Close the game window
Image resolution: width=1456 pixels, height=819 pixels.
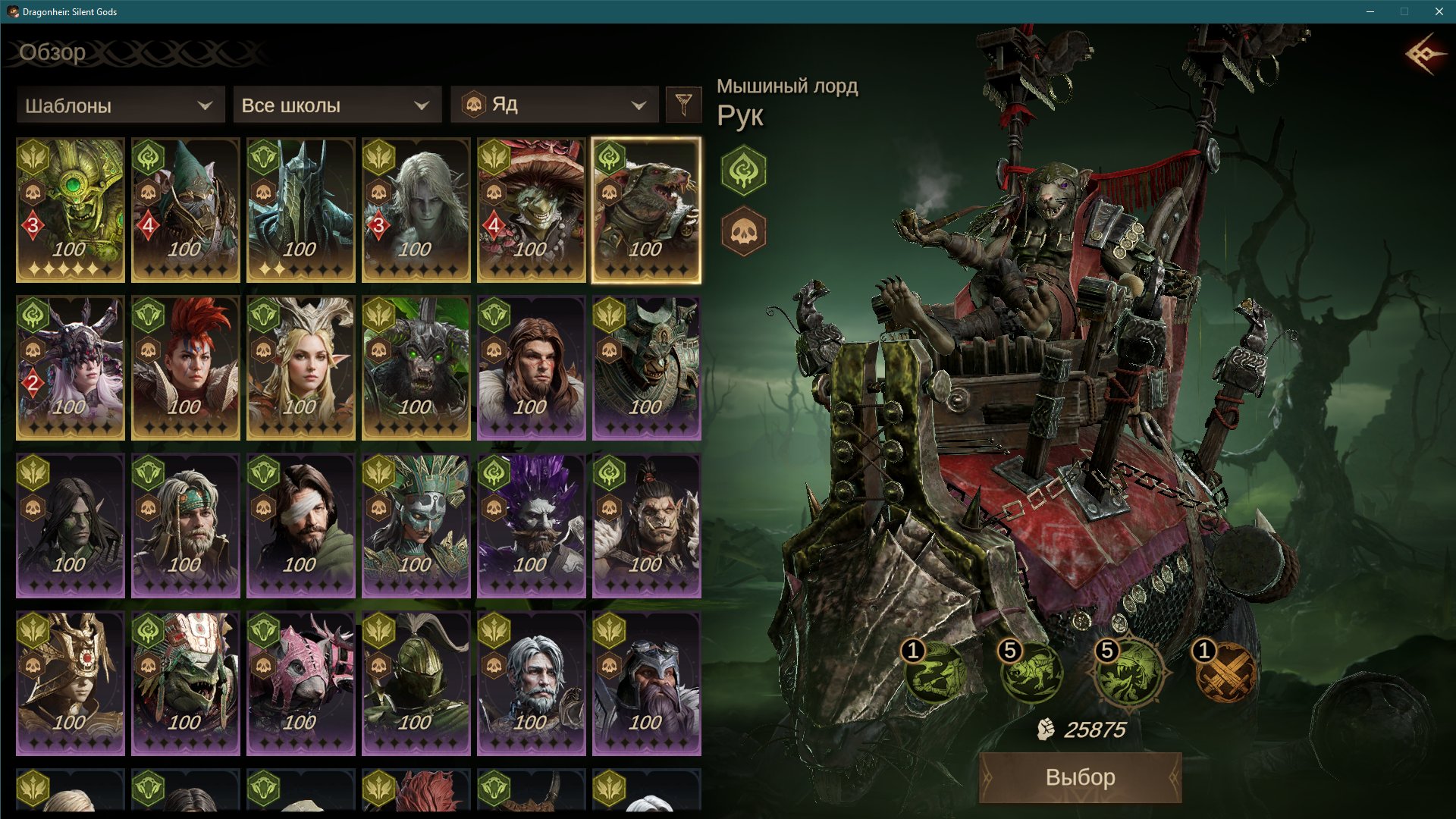click(1439, 11)
